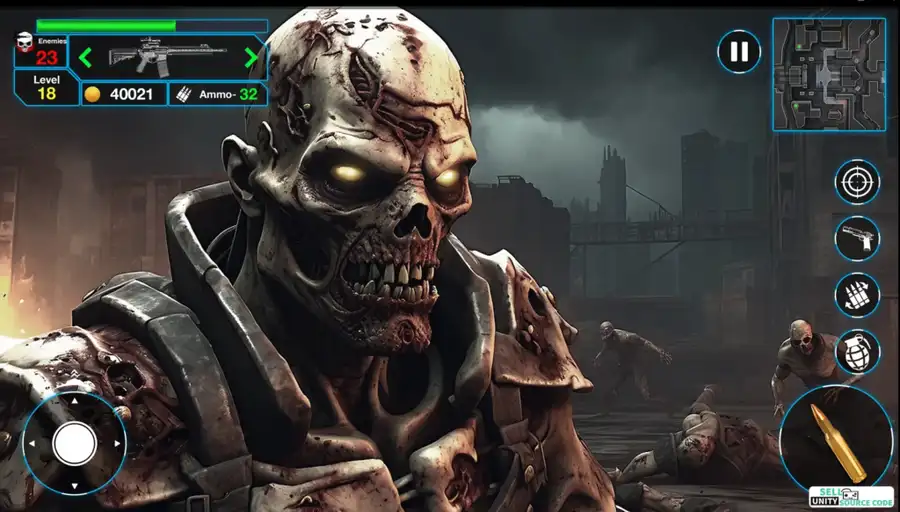Switch to the previous weapon arrow
The image size is (900, 512).
pyautogui.click(x=86, y=58)
